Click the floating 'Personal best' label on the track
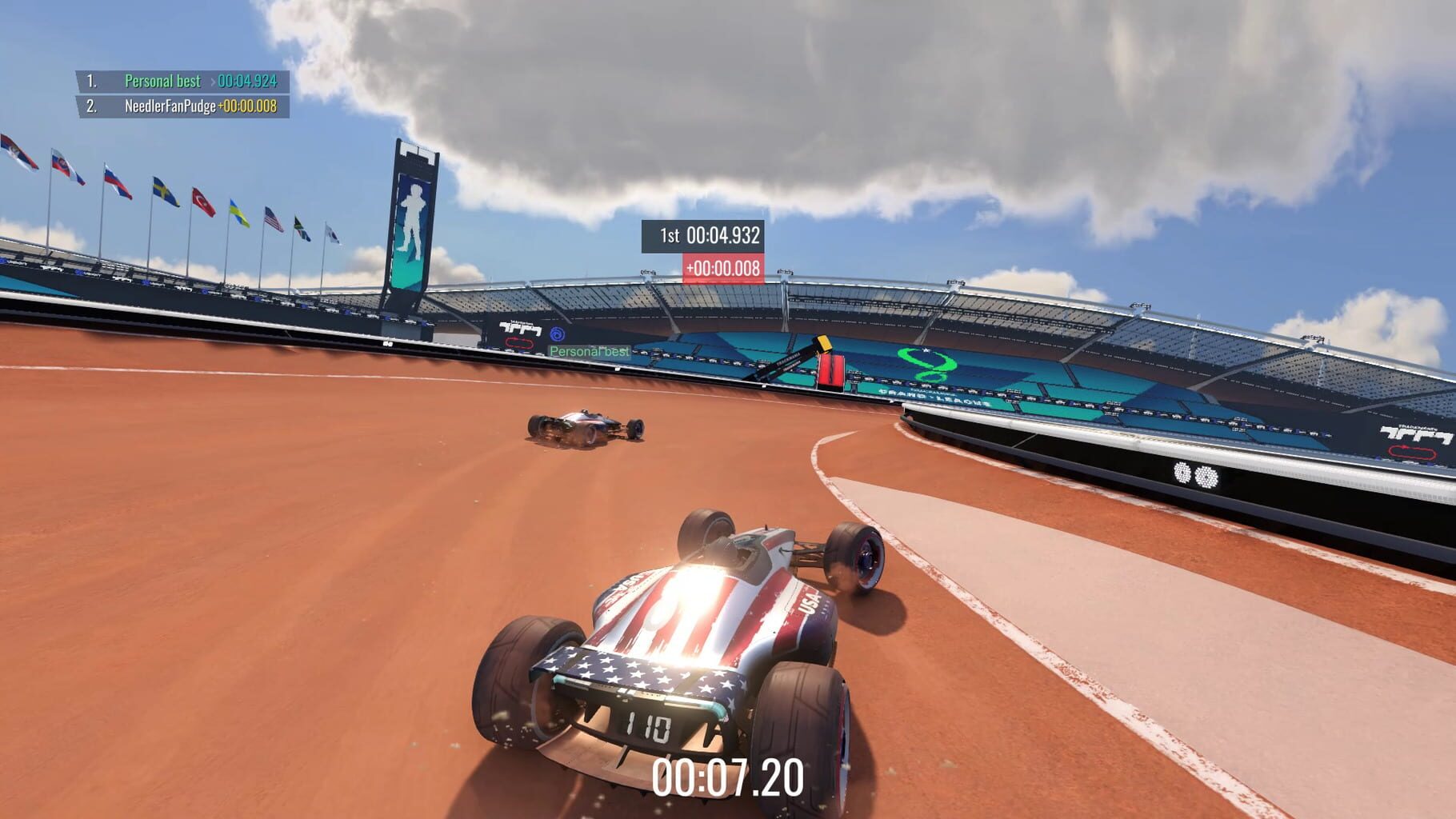This screenshot has height=819, width=1456. [590, 350]
